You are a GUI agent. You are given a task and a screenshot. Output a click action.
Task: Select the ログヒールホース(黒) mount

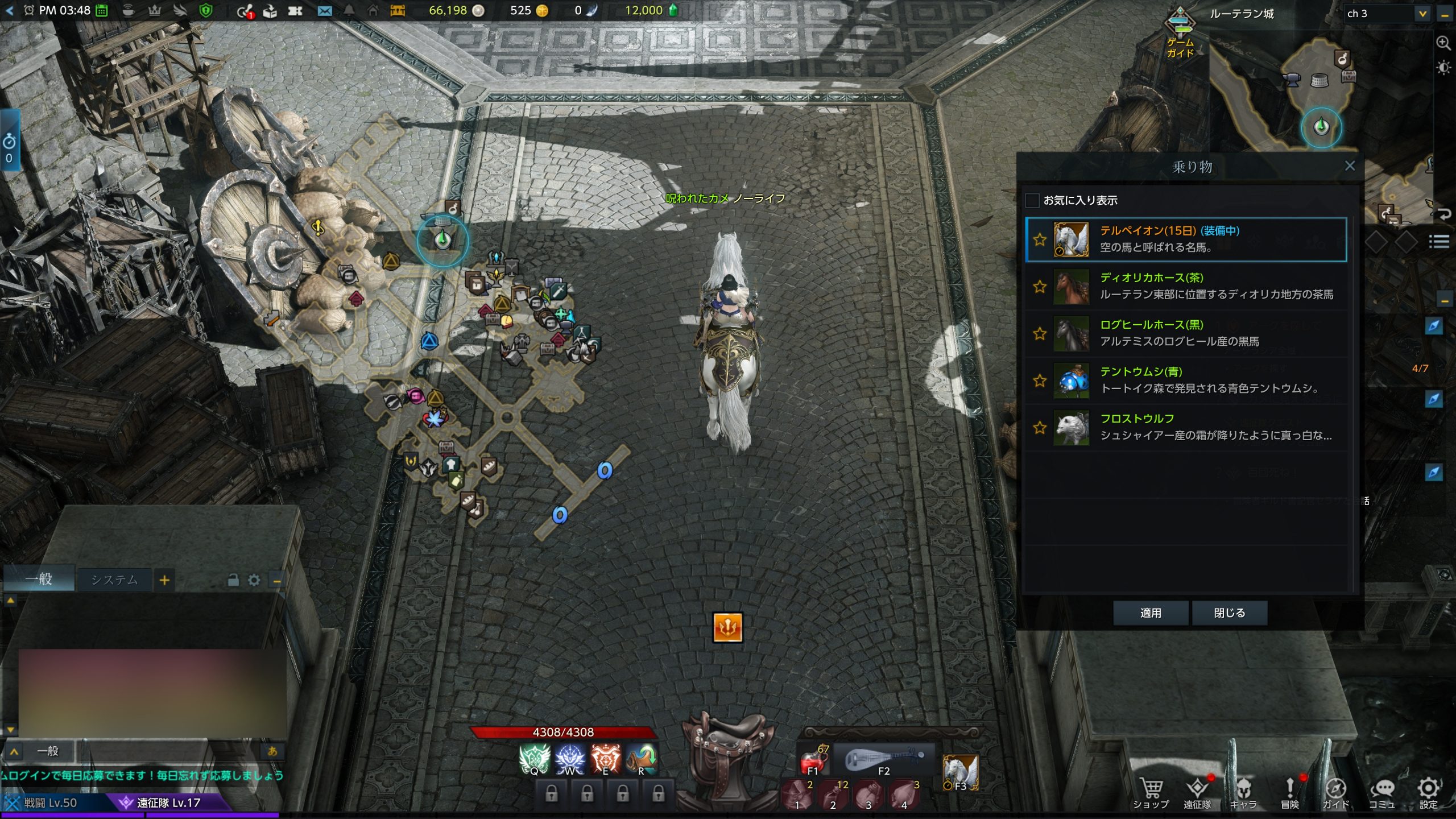point(1185,333)
